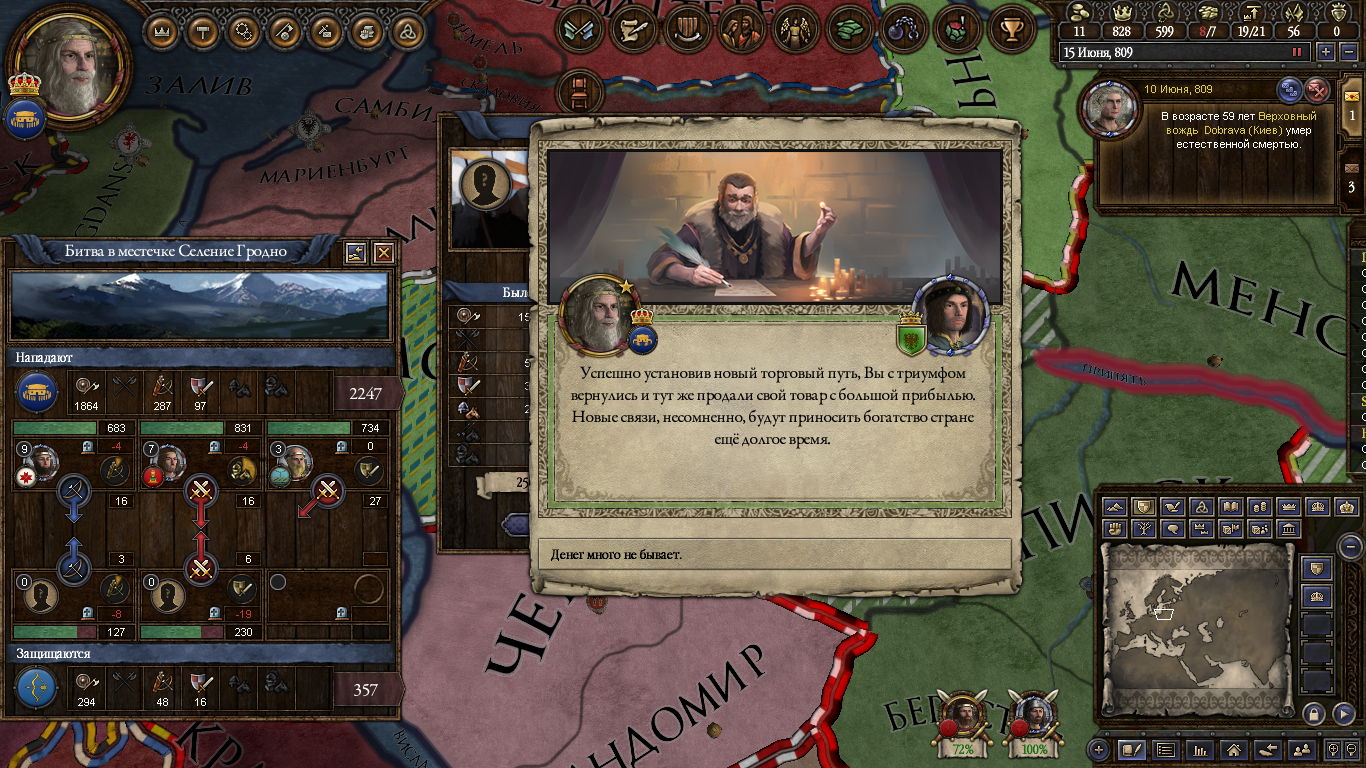Screen dimensions: 1366x768
Task: Open the ruler's character portrait
Action: 69,66
